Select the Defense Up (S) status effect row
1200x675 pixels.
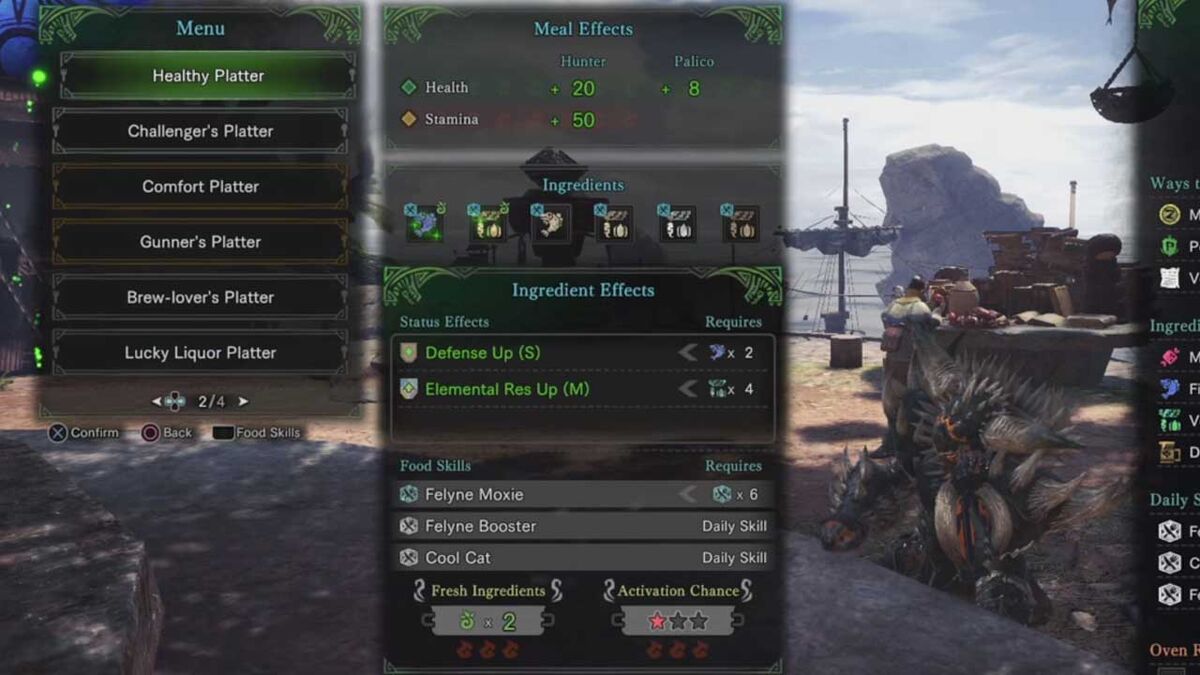582,353
